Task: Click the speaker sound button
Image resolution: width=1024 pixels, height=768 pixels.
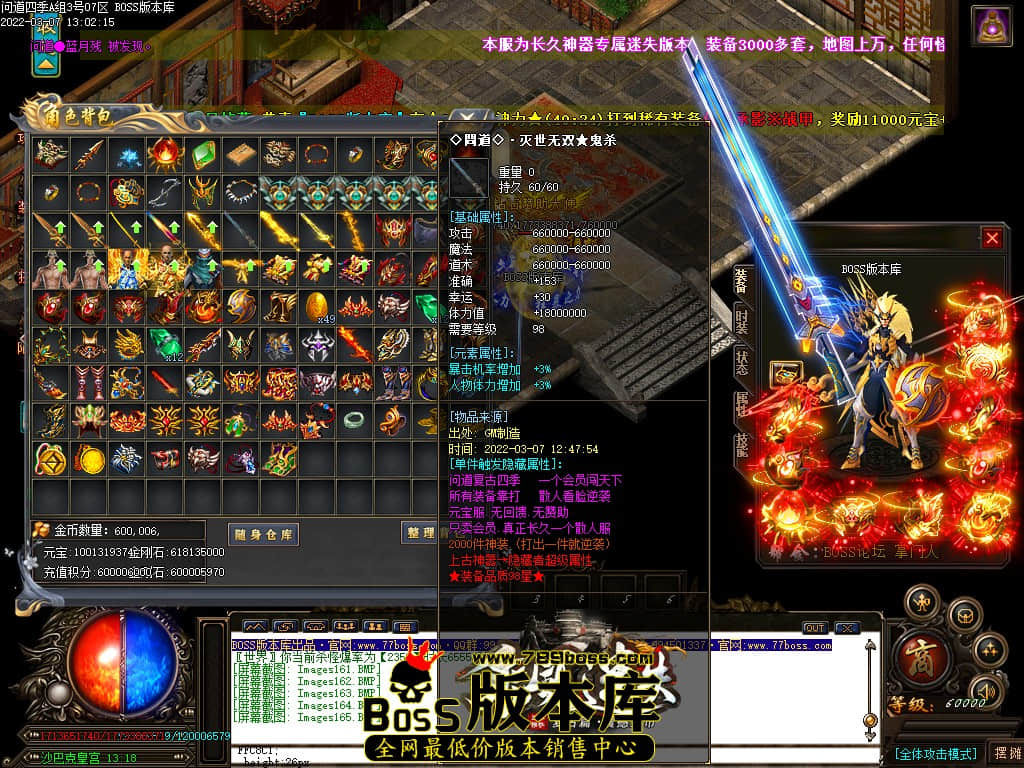Action: [x=987, y=690]
